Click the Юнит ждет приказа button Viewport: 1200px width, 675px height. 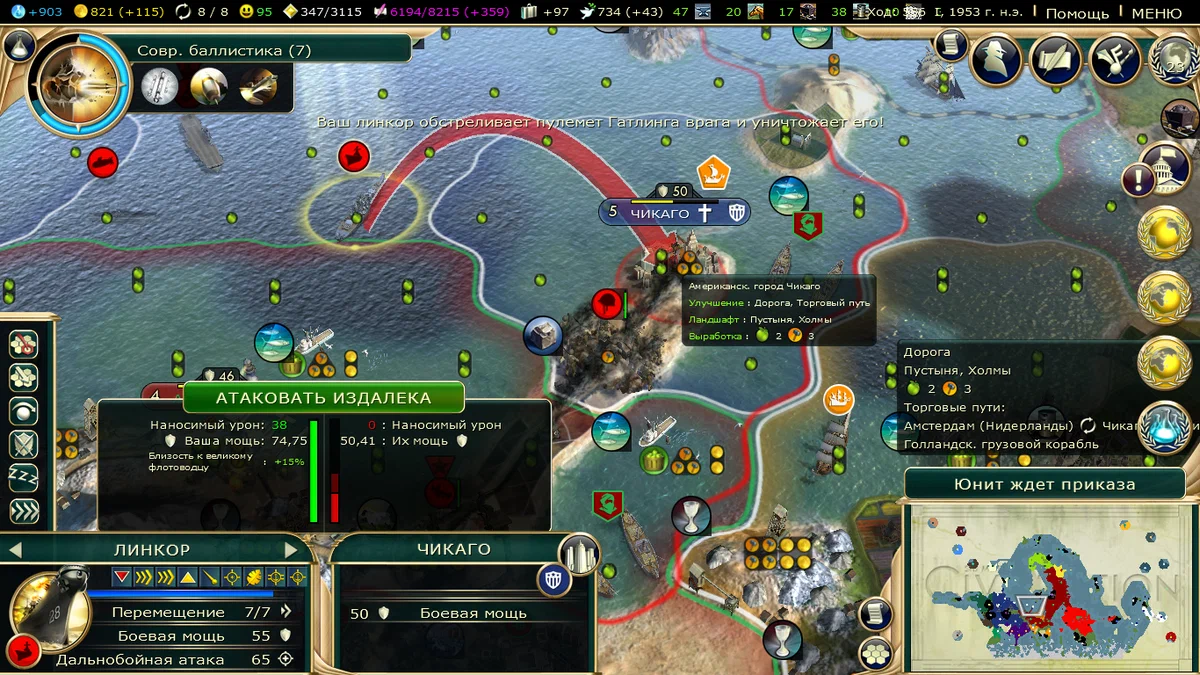(x=1044, y=484)
